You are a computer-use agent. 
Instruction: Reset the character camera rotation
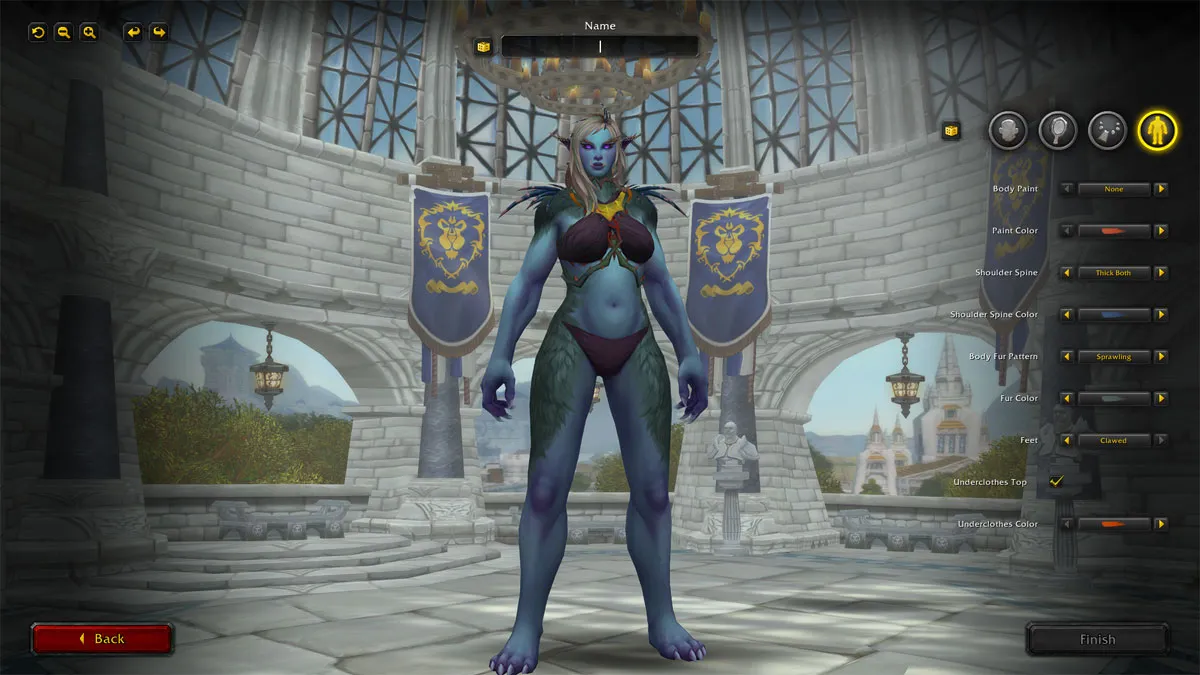pos(38,32)
